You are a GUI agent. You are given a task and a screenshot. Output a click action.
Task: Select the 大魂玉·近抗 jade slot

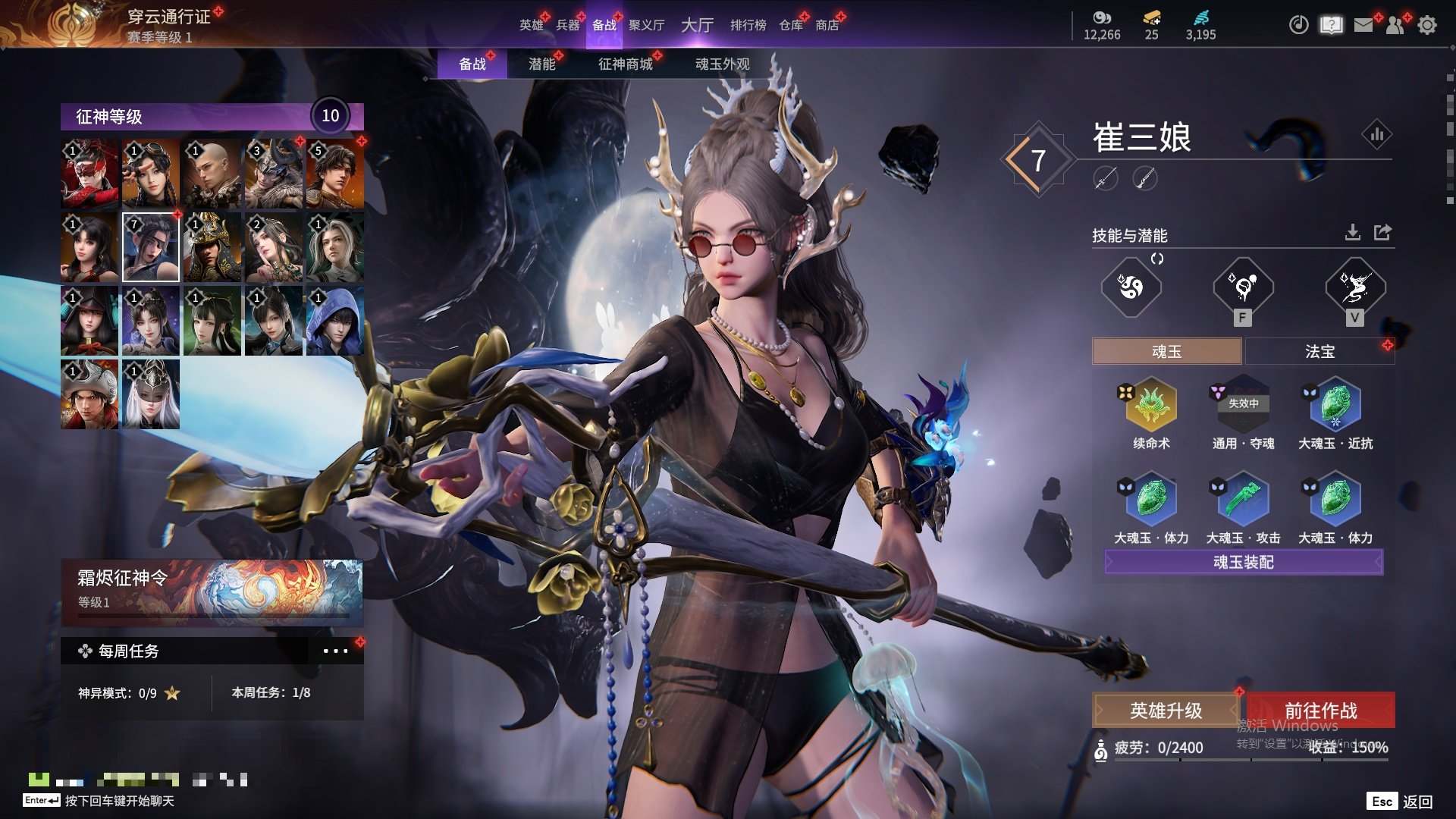[1335, 406]
